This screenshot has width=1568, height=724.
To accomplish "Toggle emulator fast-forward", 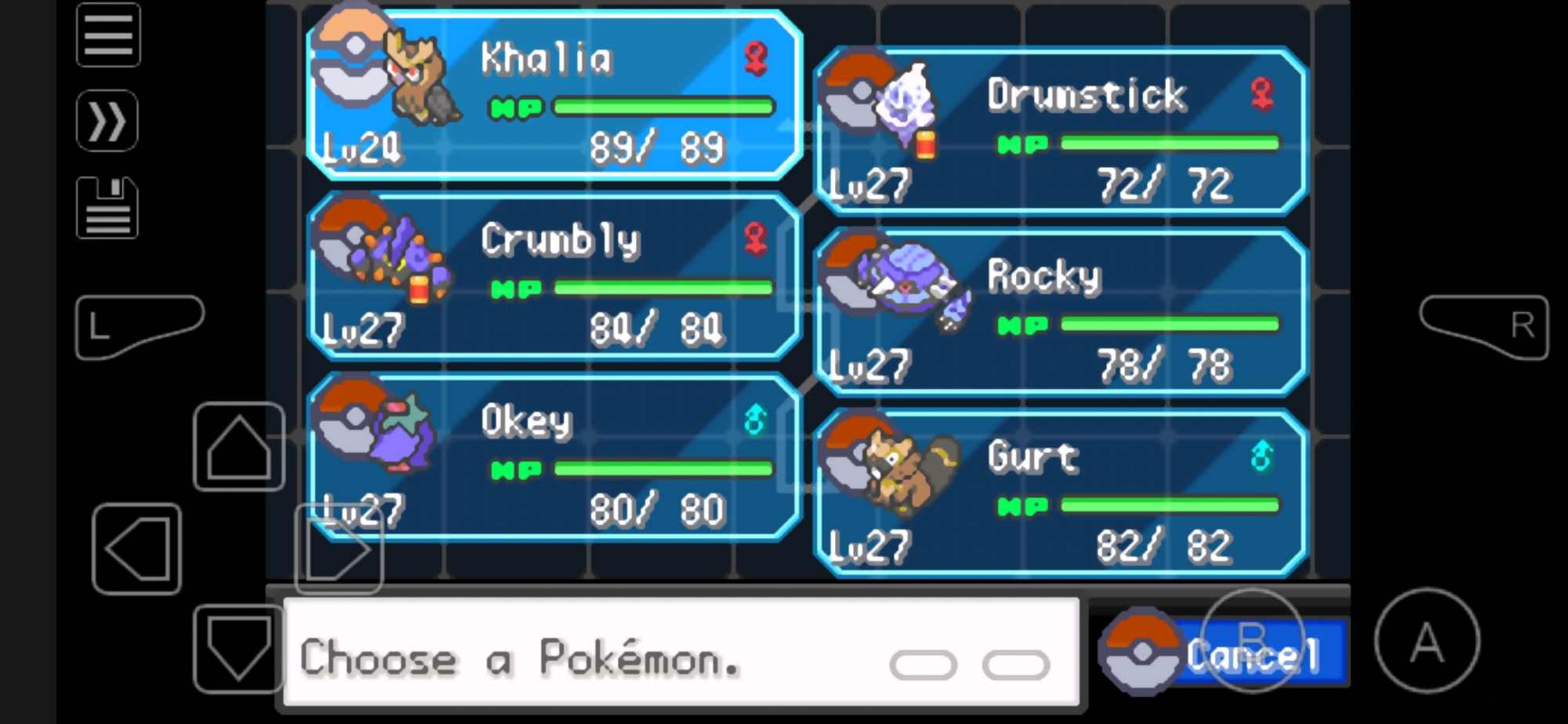I will point(107,122).
